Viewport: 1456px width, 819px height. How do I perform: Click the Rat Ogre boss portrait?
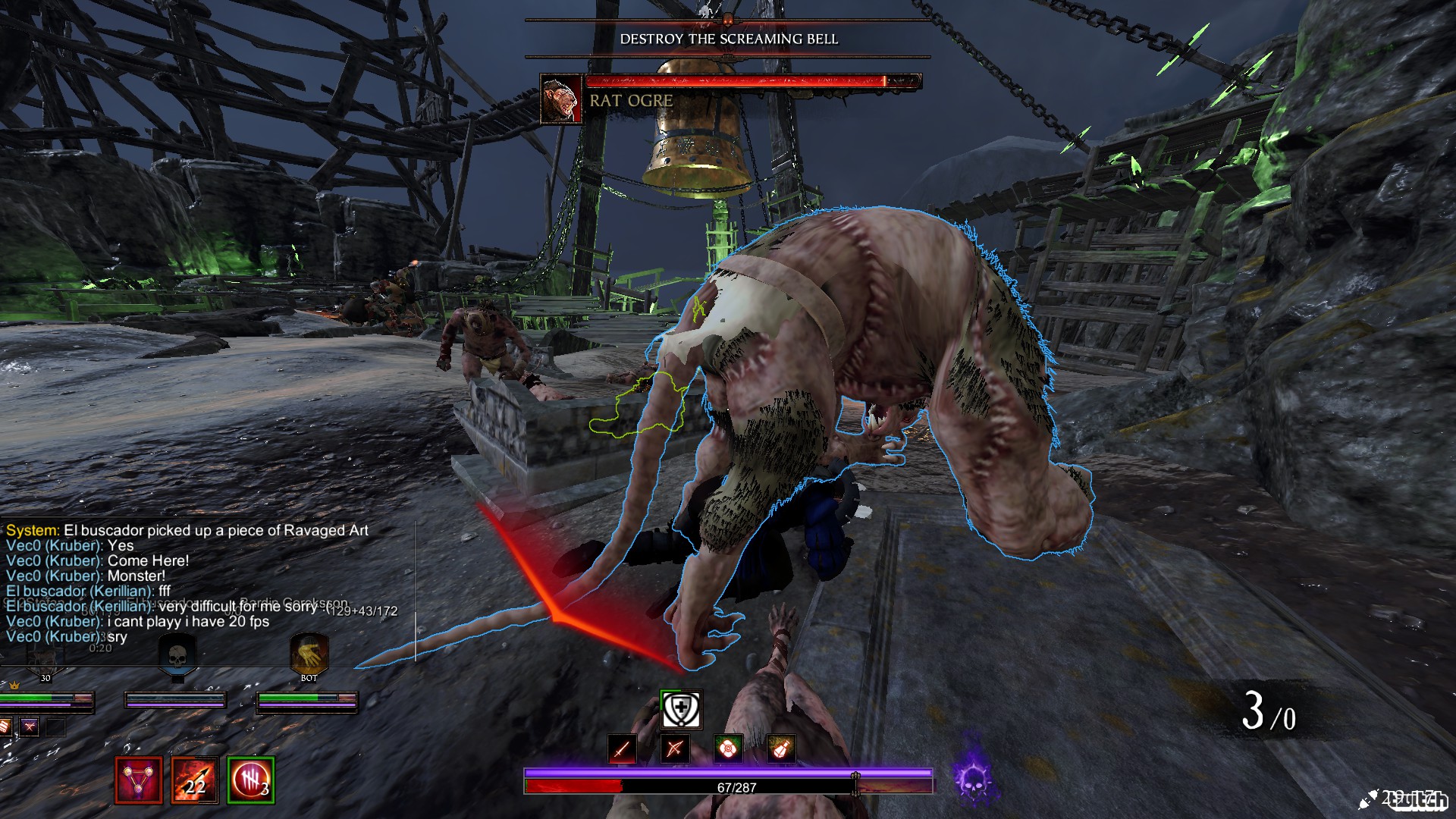tap(560, 99)
